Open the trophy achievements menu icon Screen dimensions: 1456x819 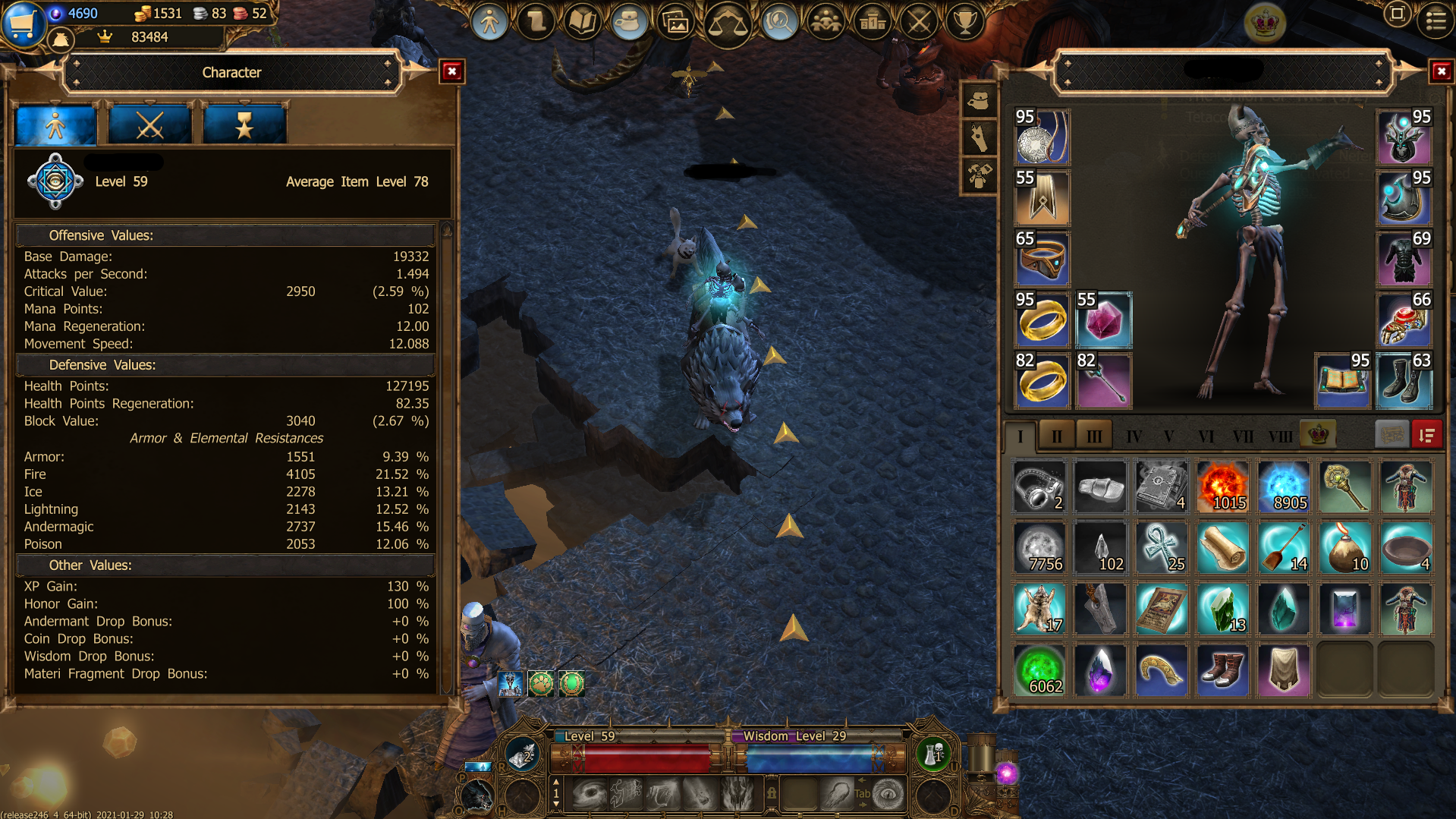tap(964, 22)
